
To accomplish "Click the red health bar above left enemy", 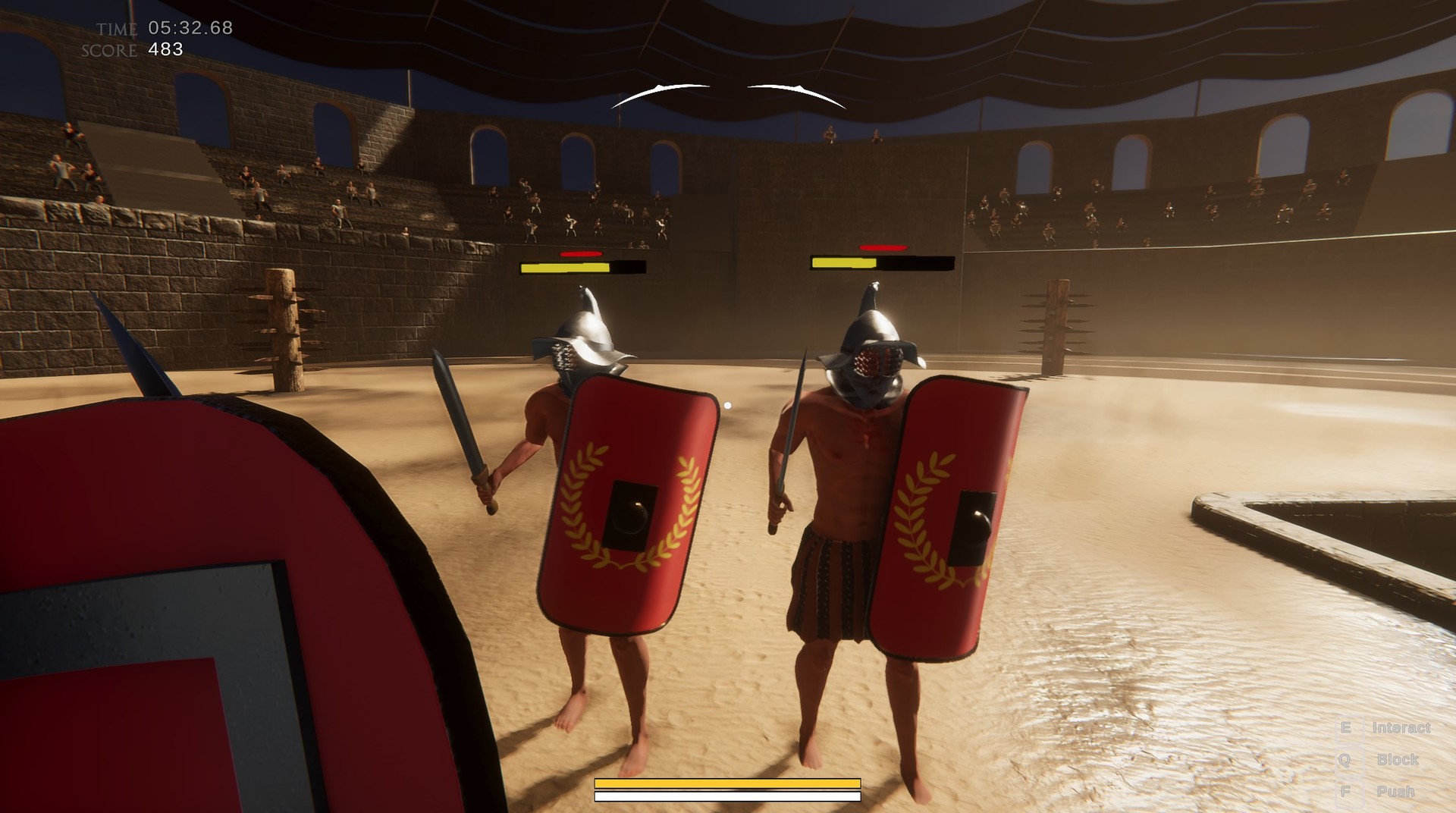I will tap(581, 254).
